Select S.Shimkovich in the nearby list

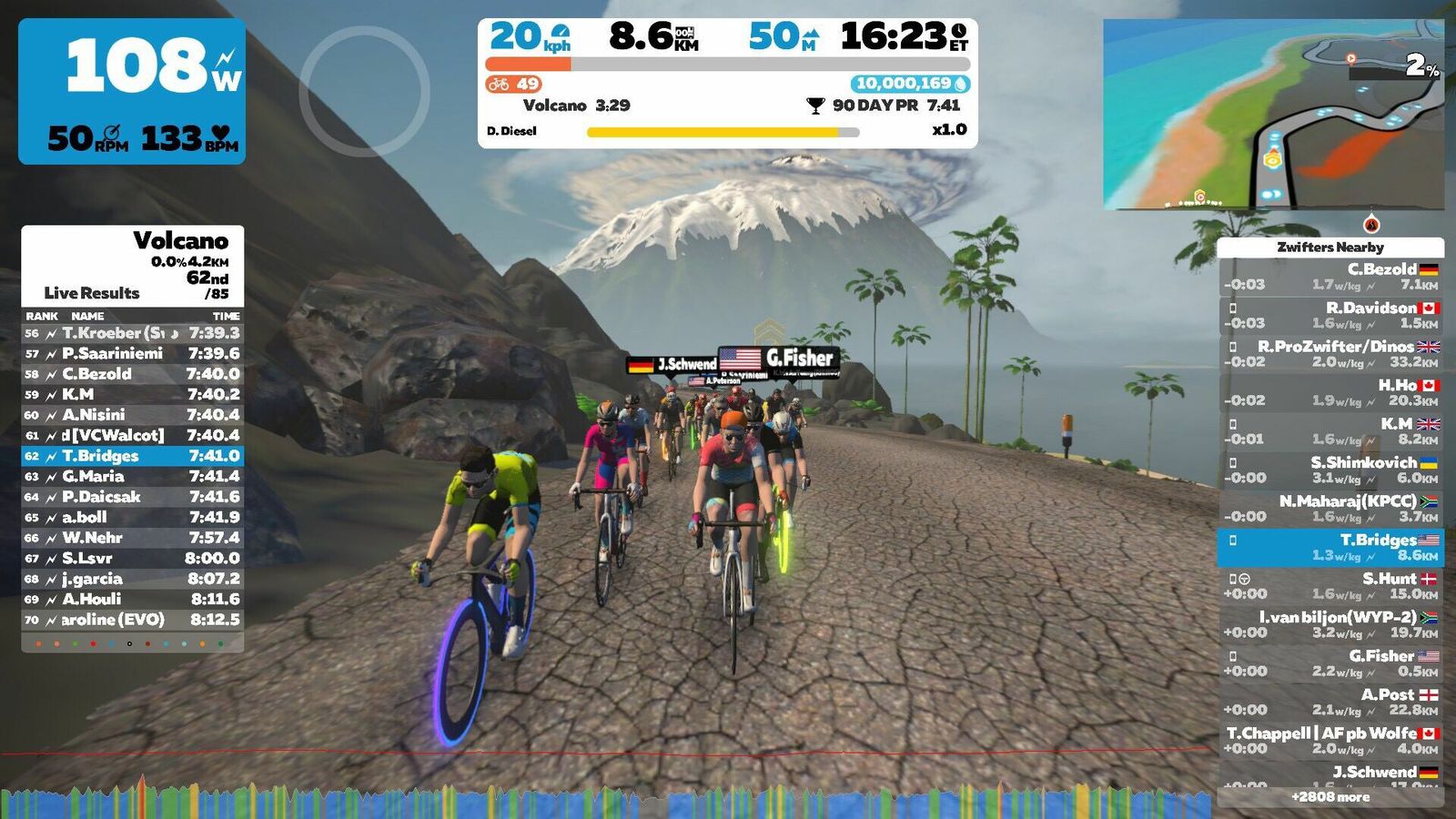[1330, 470]
